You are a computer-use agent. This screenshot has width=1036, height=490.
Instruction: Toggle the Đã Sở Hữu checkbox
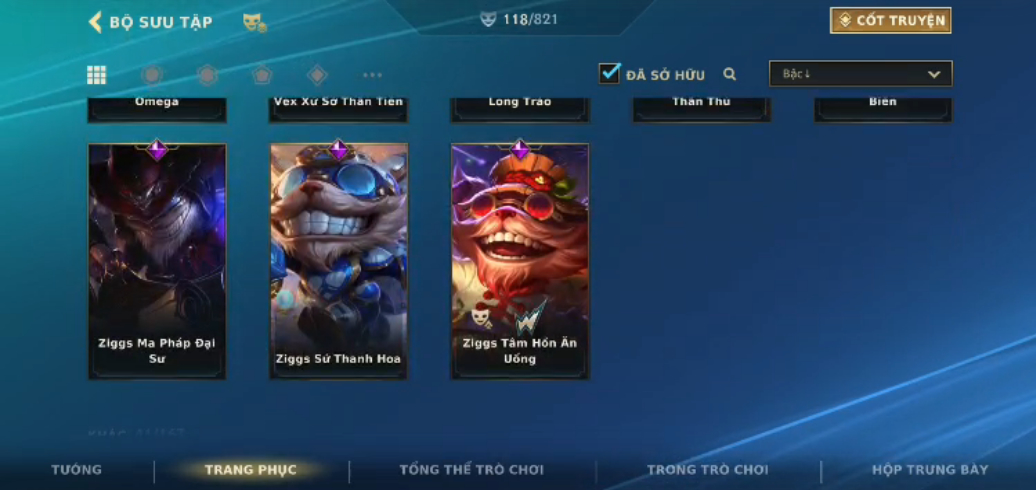[x=609, y=74]
